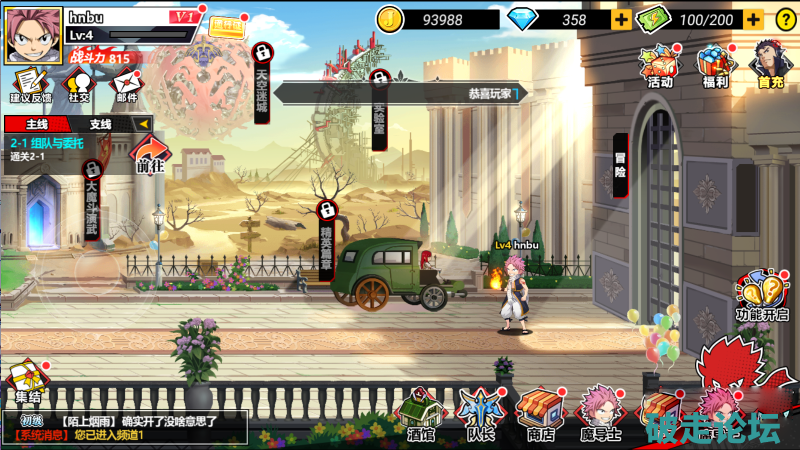Open the 建议反馈 feedback icon
This screenshot has height=450, width=800.
click(x=29, y=84)
